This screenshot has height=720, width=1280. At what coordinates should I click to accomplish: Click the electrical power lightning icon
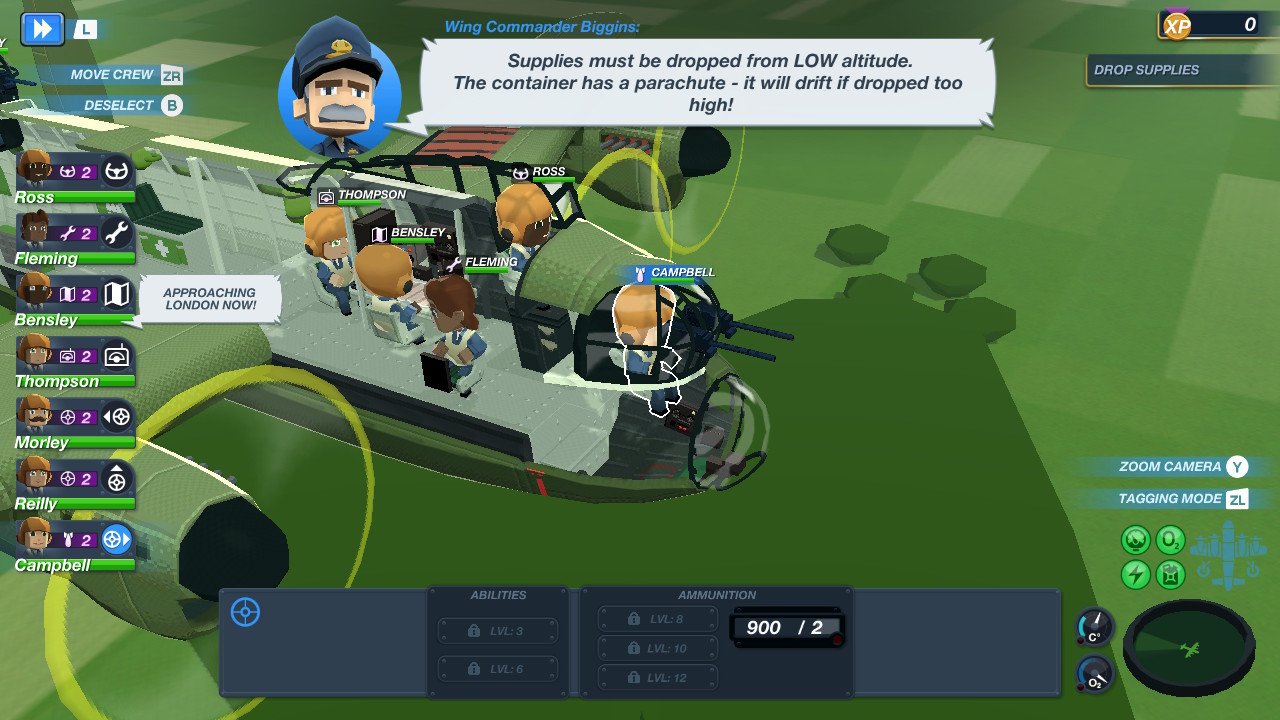(1135, 574)
